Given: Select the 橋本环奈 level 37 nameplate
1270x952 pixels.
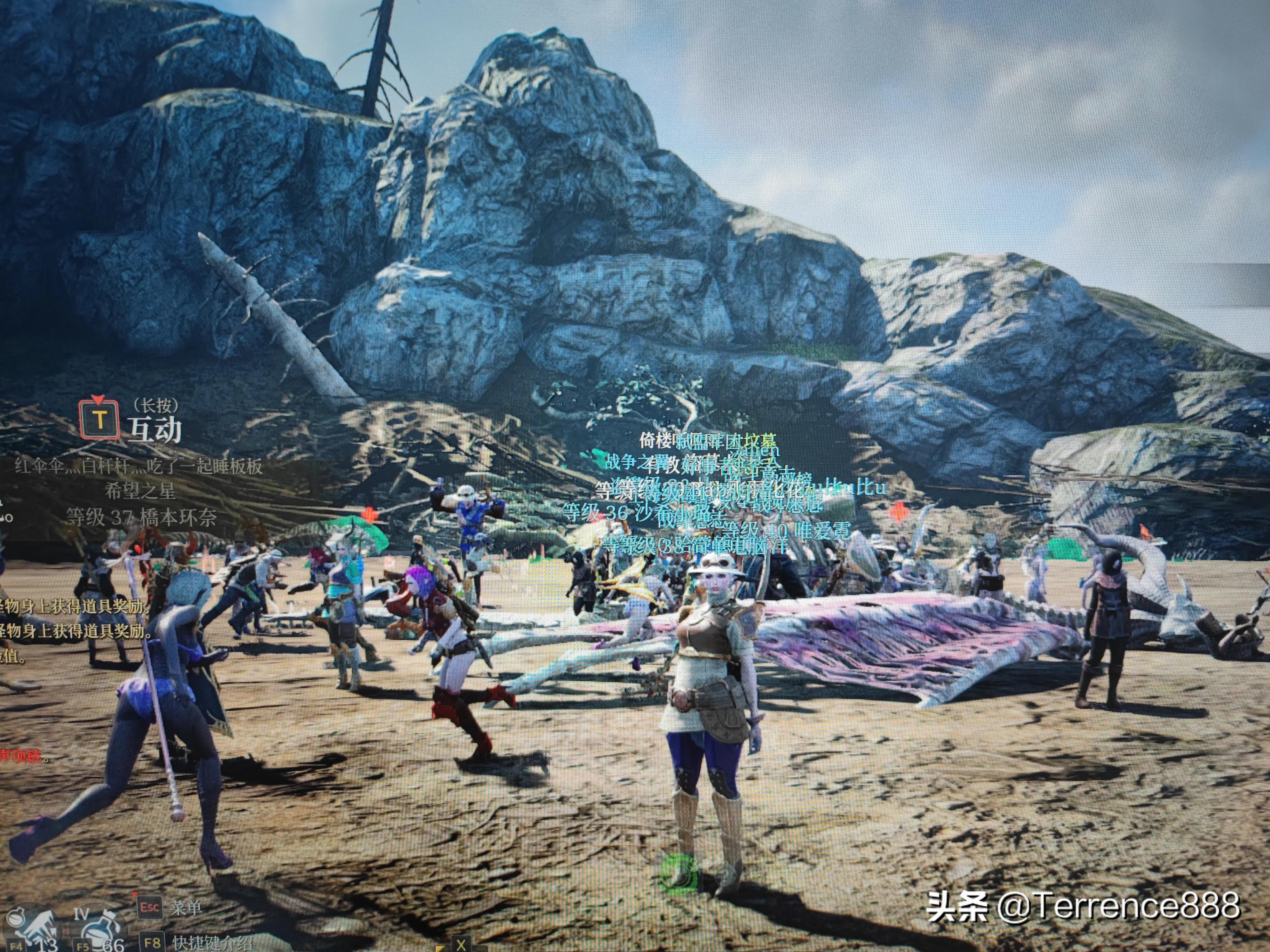Looking at the screenshot, I should [141, 518].
